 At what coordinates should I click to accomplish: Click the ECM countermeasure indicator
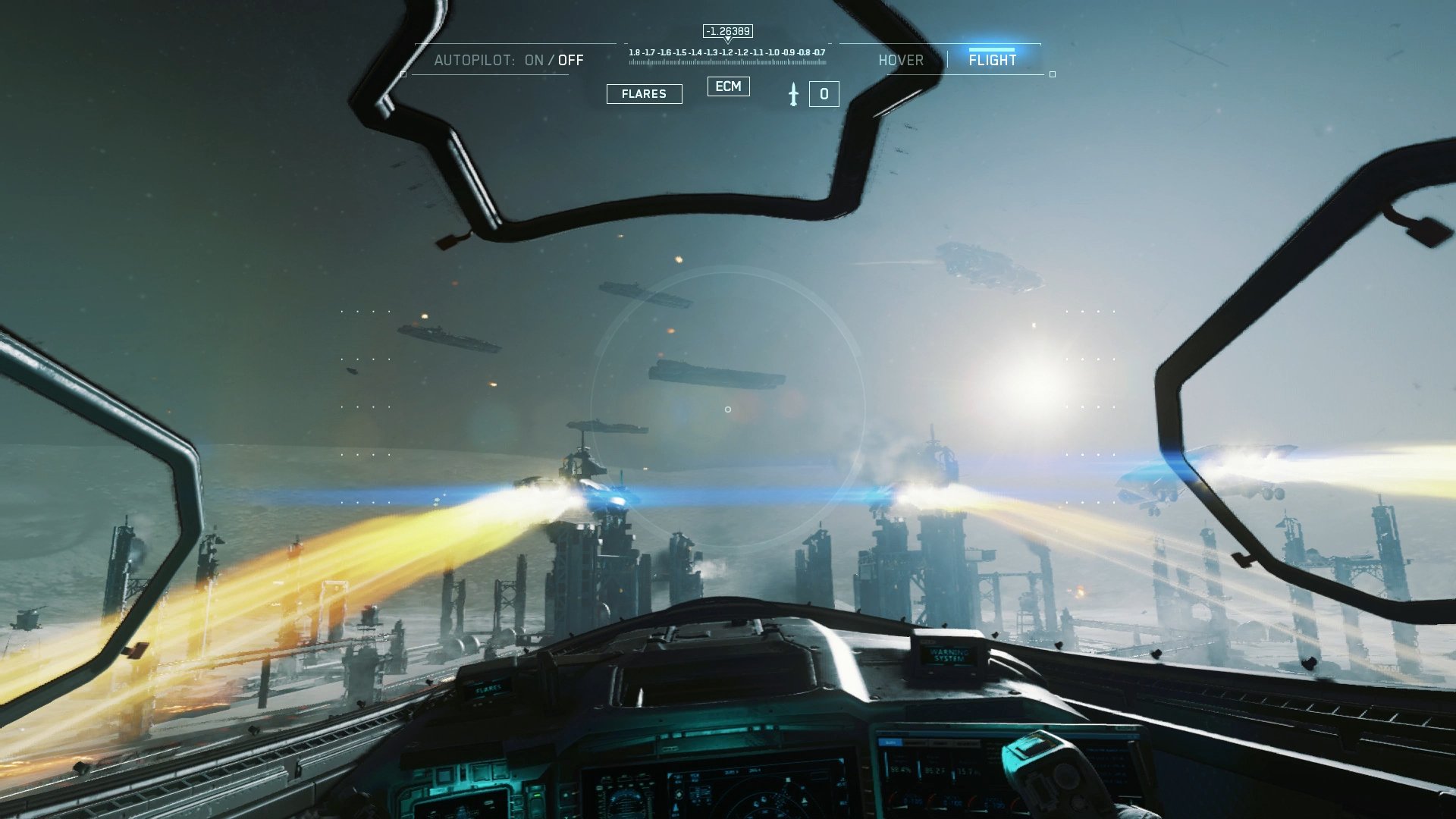pos(728,87)
